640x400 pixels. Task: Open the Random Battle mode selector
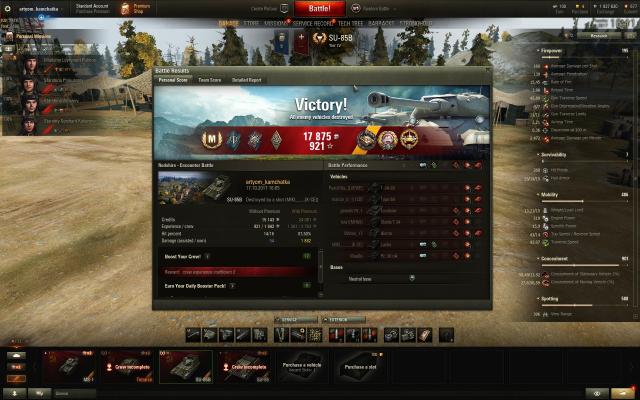(368, 8)
